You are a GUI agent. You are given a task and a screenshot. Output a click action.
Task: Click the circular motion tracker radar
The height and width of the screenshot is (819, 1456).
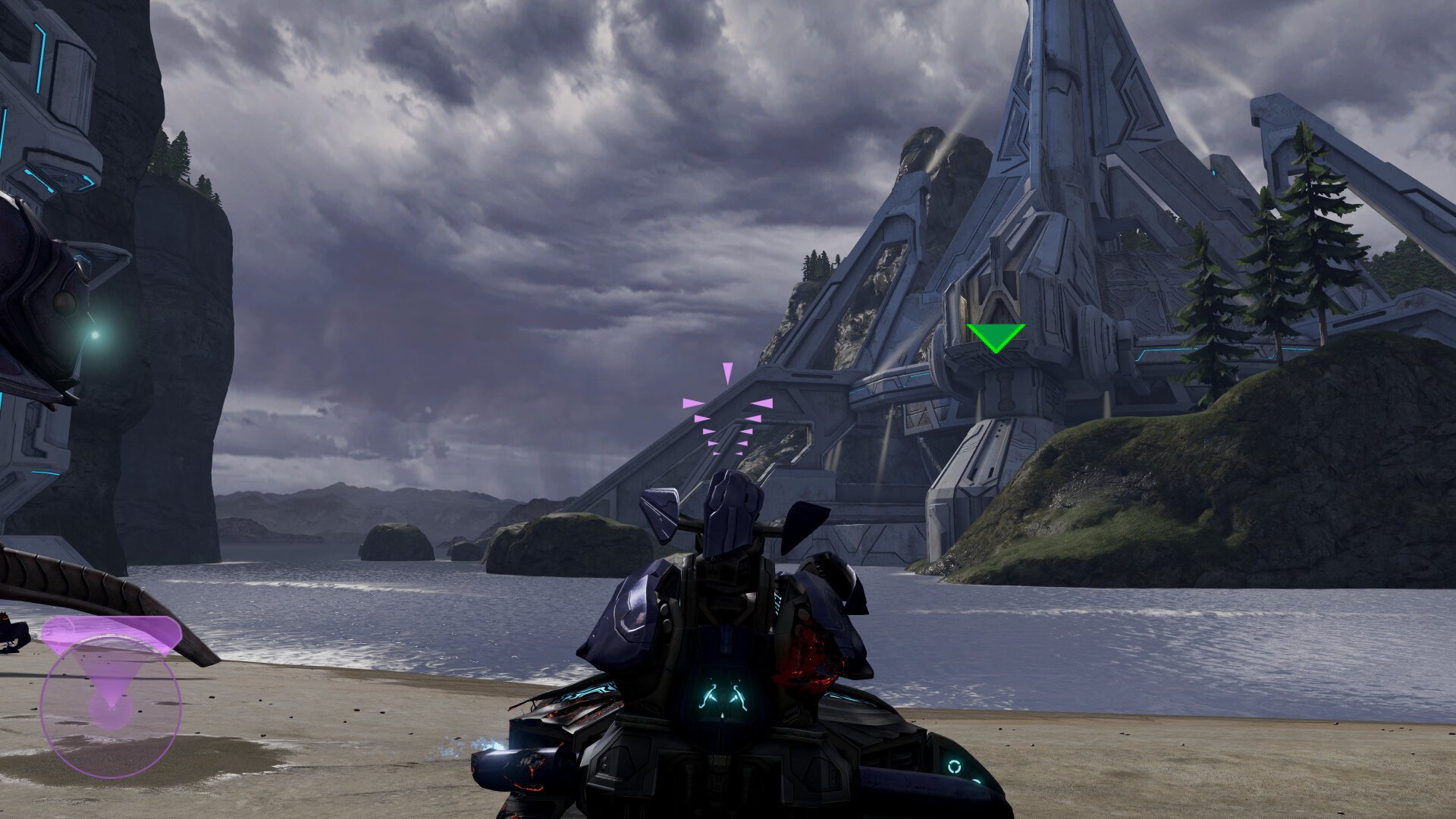111,707
